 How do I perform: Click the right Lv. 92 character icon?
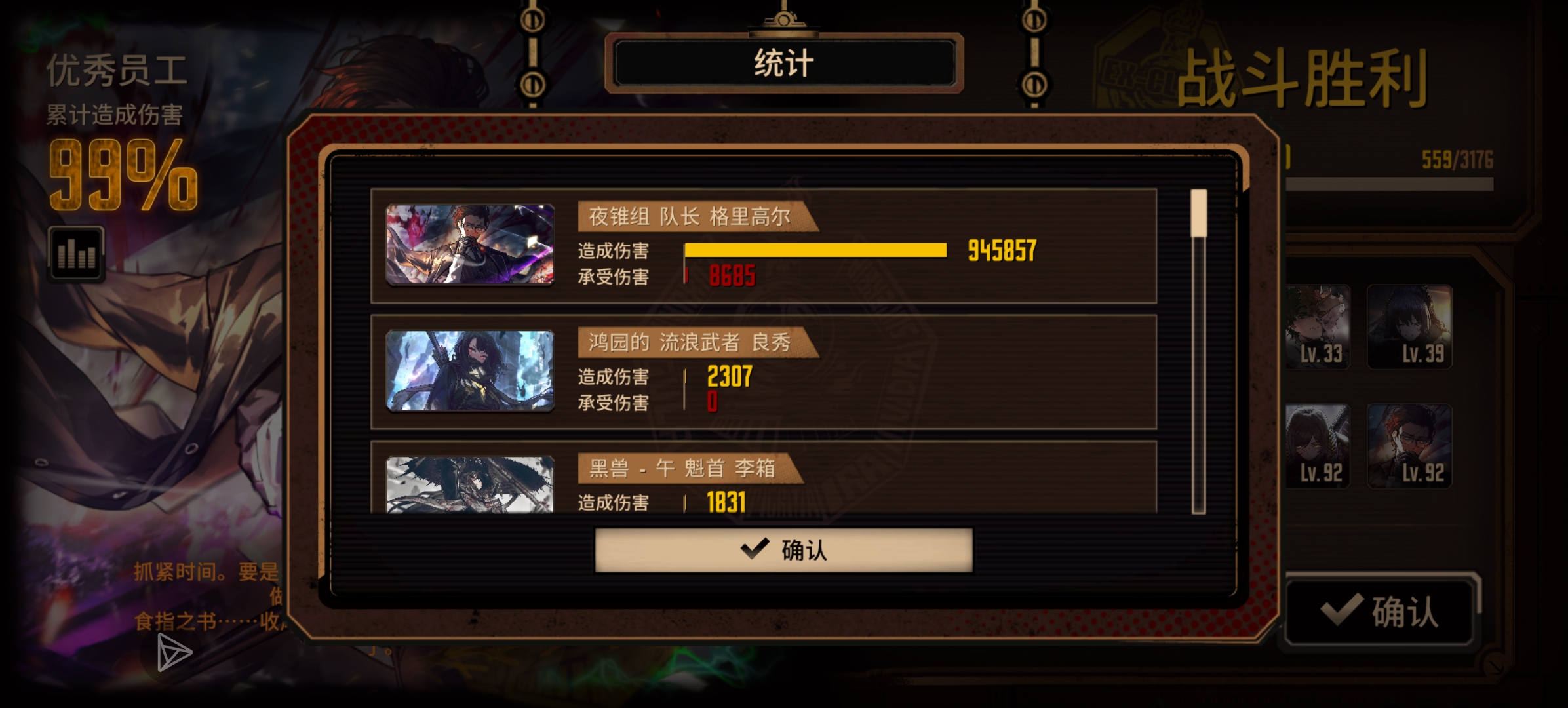tap(1409, 446)
